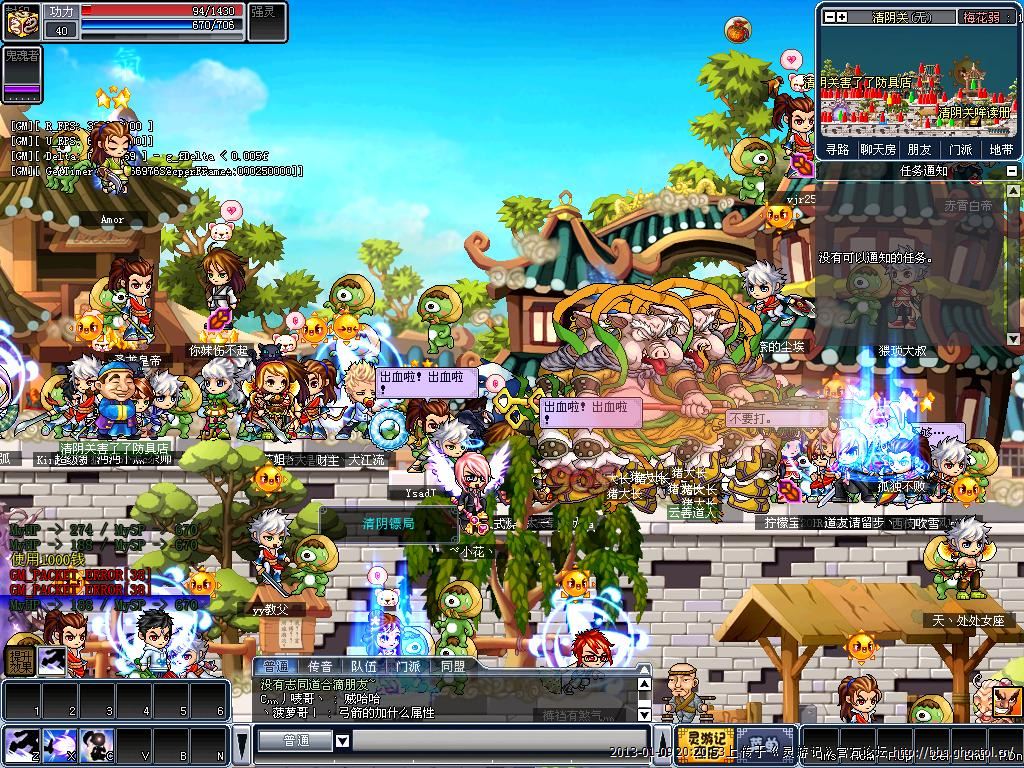1024x768 pixels.
Task: Switch to the 传音 whisper chat tab
Action: 319,666
